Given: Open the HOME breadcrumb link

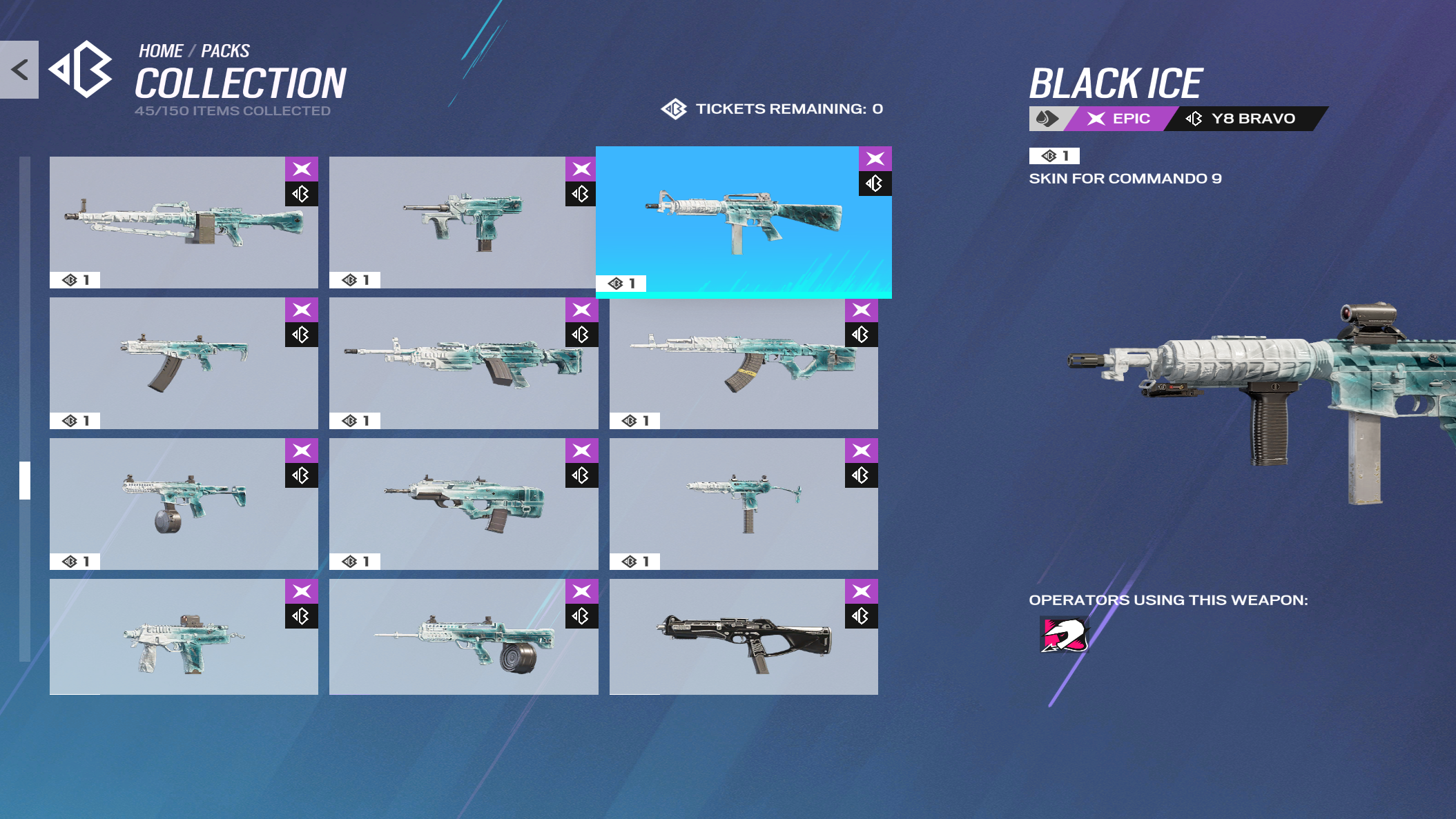Looking at the screenshot, I should [160, 50].
